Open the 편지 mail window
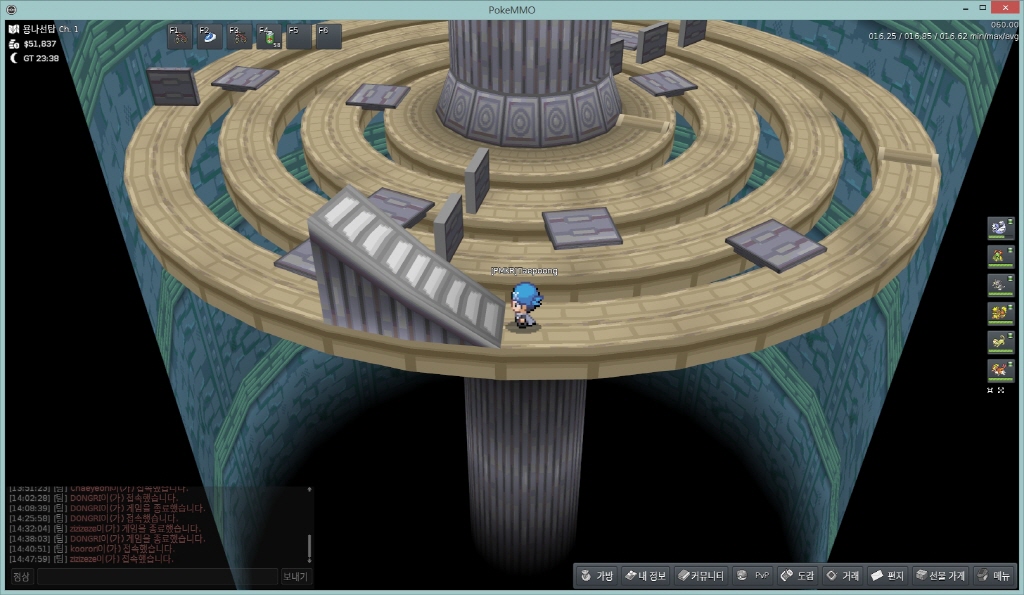This screenshot has width=1024, height=595. tap(887, 576)
